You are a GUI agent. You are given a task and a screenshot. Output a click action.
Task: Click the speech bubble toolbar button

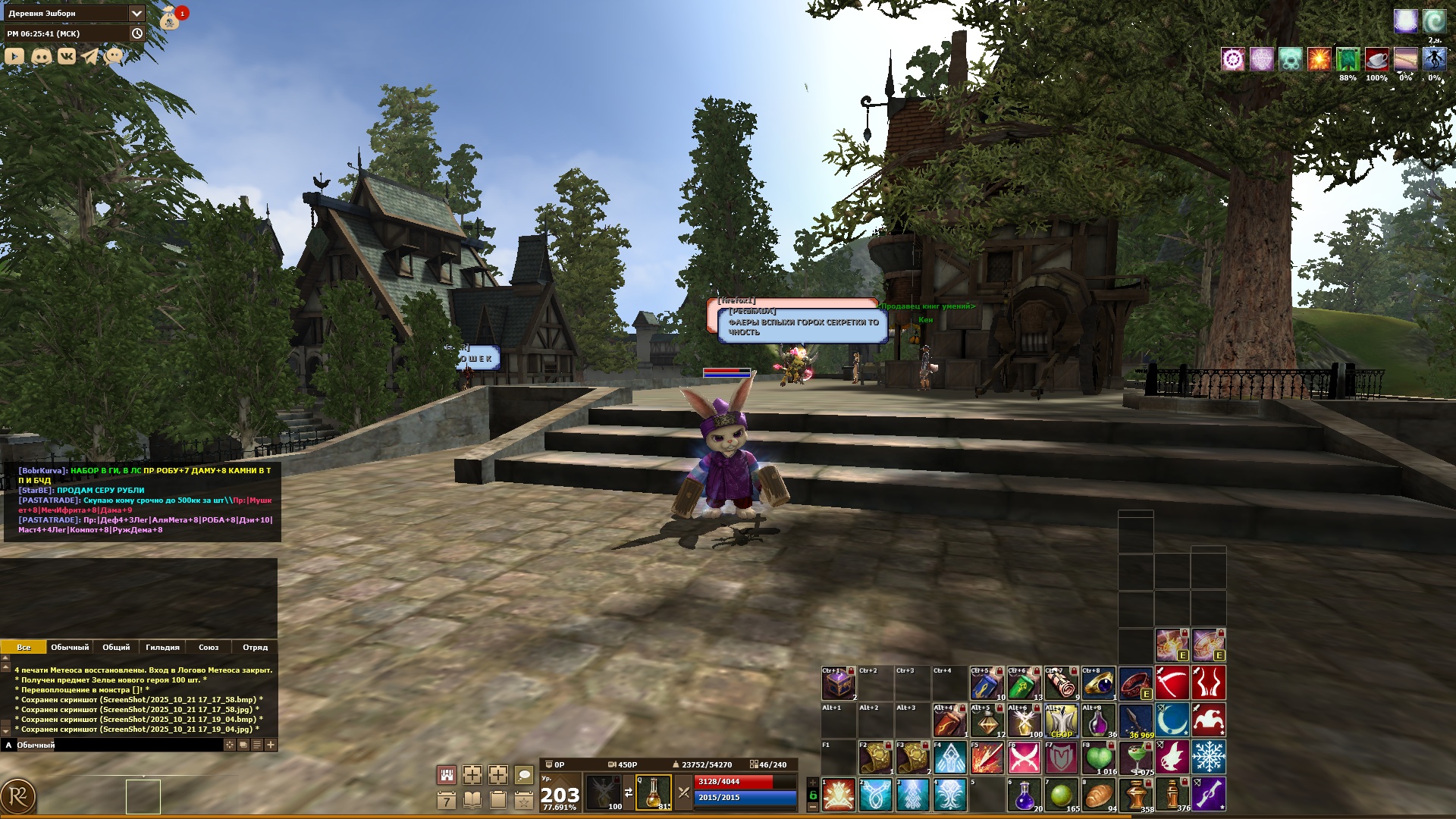(x=524, y=774)
